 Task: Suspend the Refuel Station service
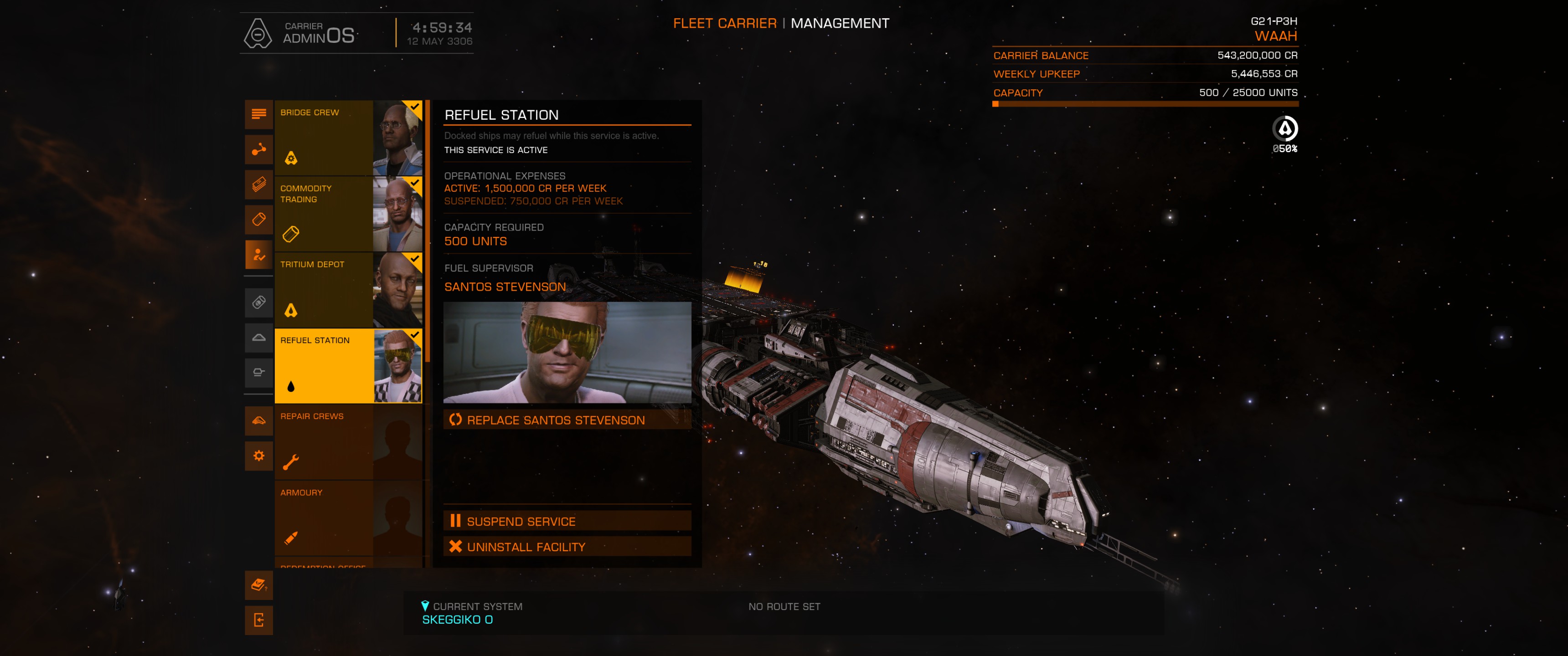[x=567, y=521]
